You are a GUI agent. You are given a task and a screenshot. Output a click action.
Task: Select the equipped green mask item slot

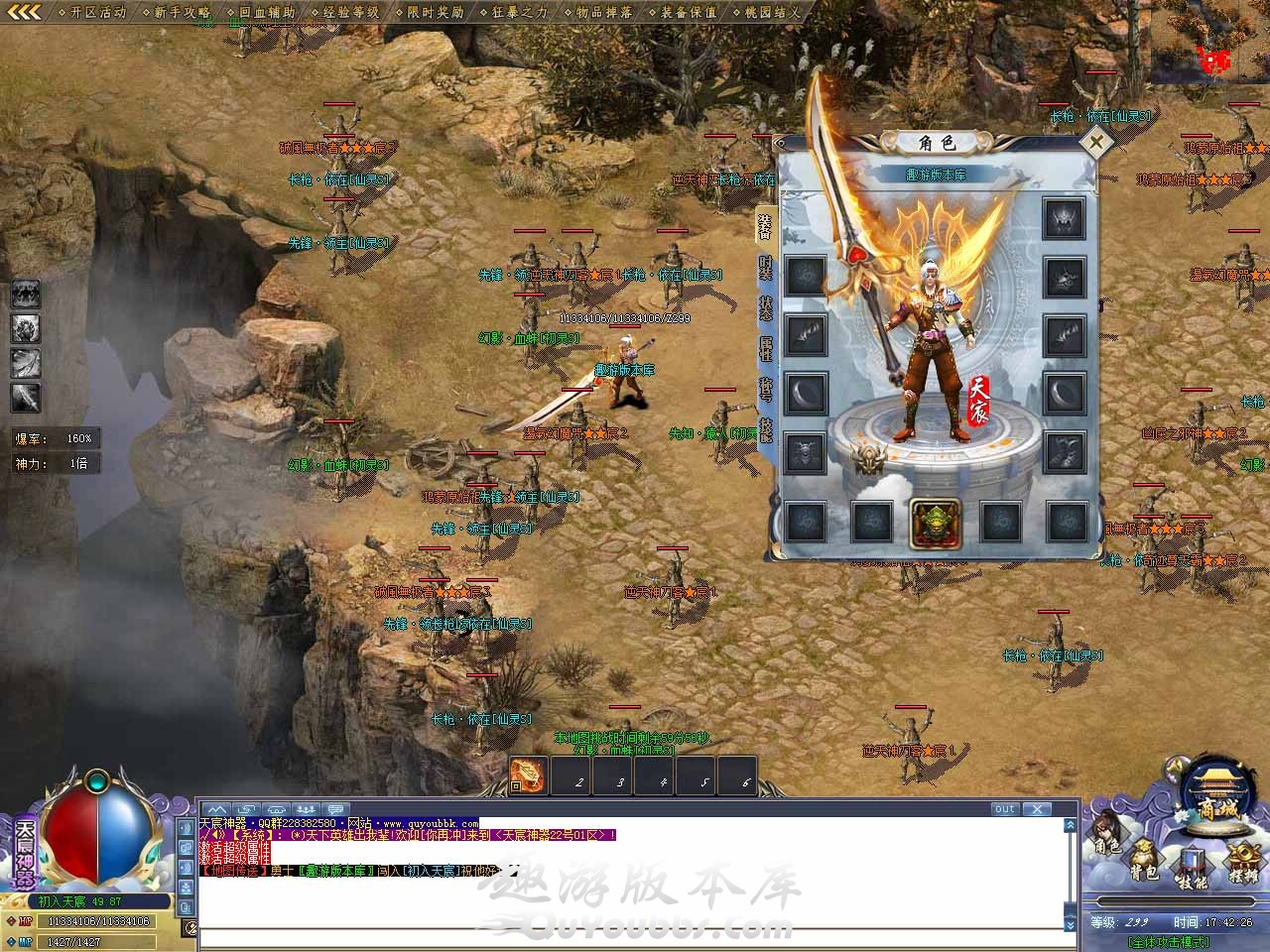click(934, 523)
